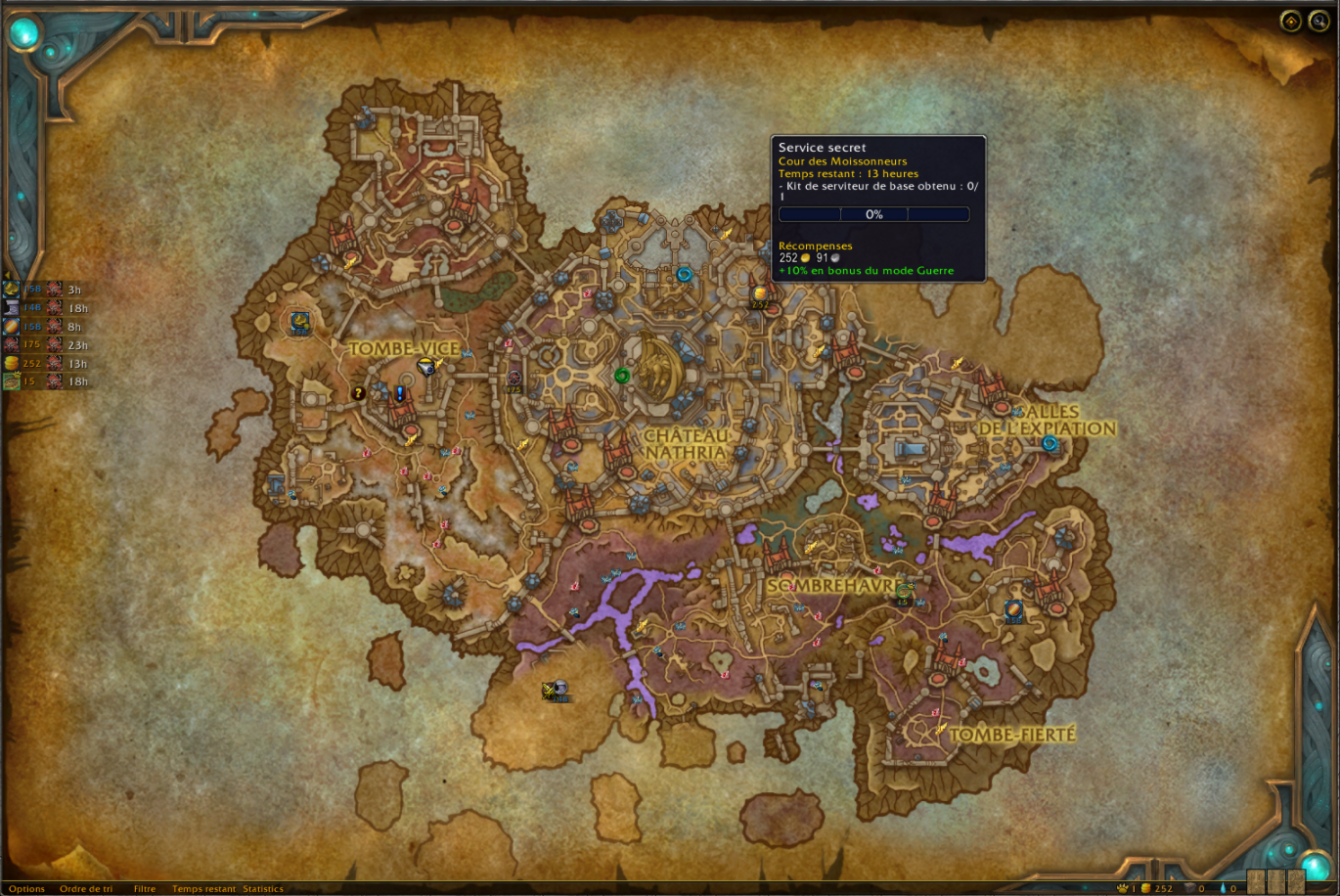Select the 148 anvil quest row
Screen dimensions: 1340x896
pyautogui.click(x=46, y=307)
